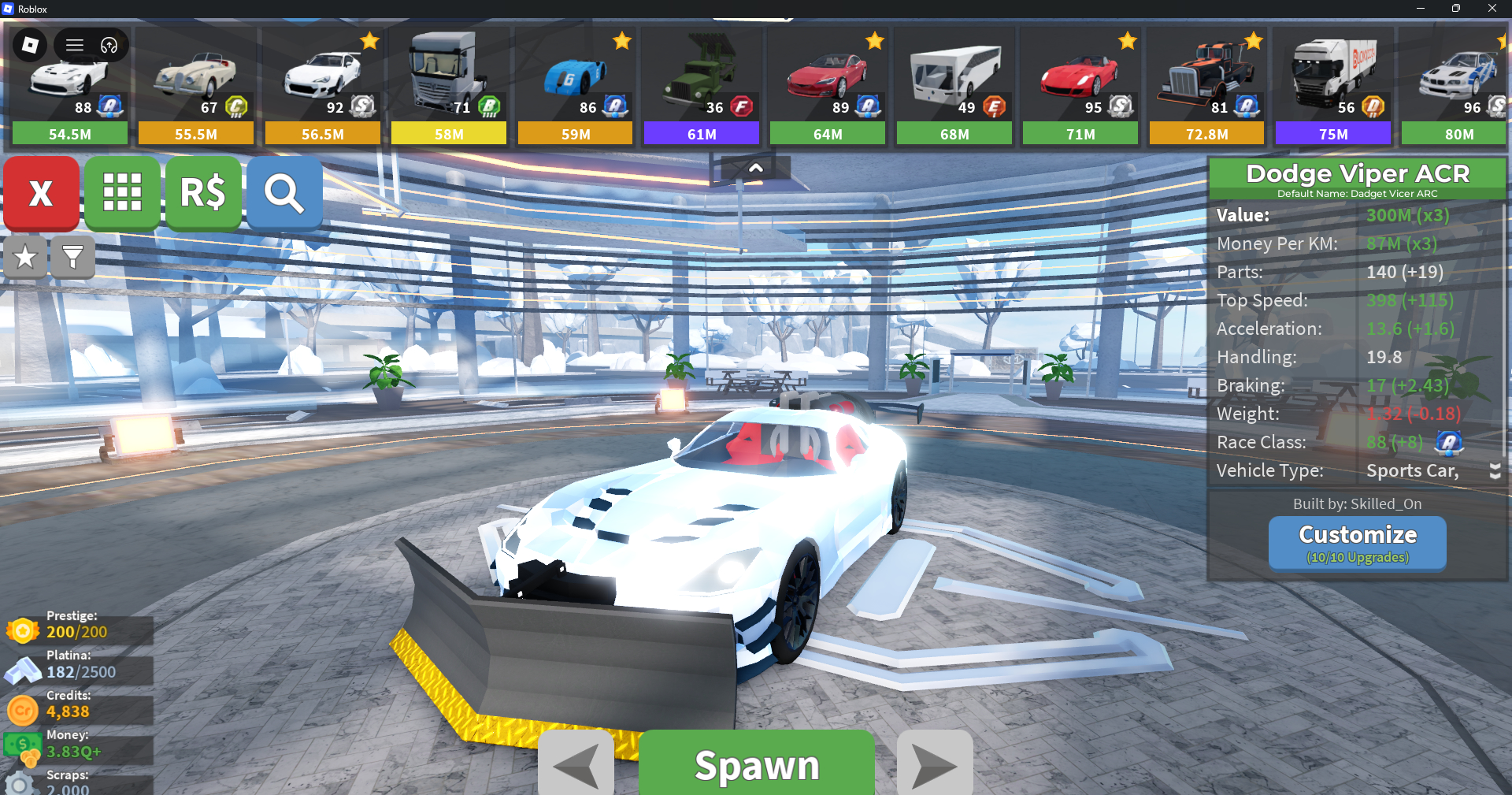Image resolution: width=1512 pixels, height=795 pixels.
Task: Expand vehicle stats with the double chevron
Action: click(x=1495, y=471)
